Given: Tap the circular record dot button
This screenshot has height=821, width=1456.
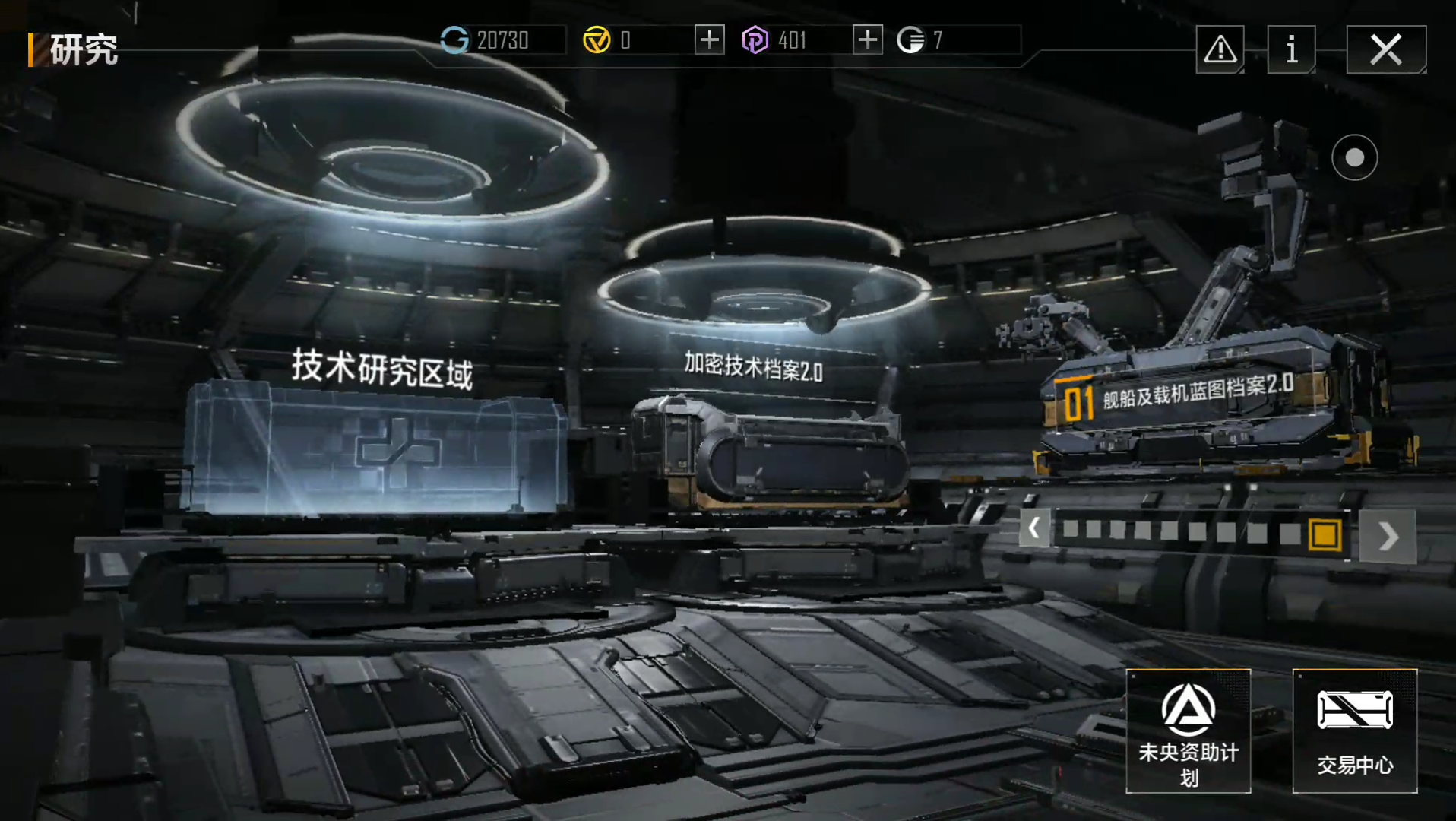Looking at the screenshot, I should [x=1354, y=157].
